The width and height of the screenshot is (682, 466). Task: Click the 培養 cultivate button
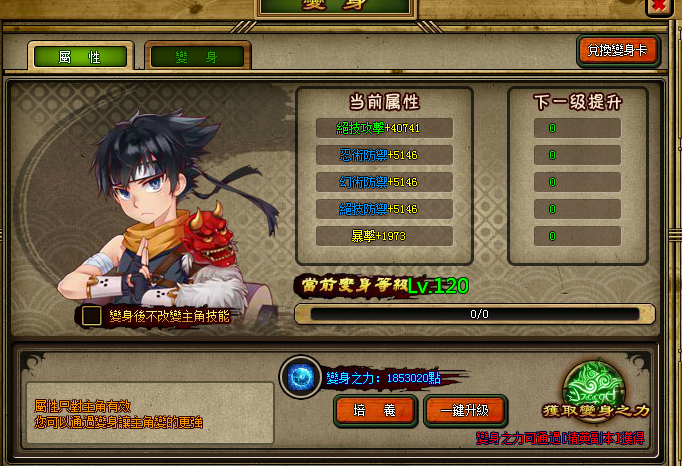coord(375,410)
